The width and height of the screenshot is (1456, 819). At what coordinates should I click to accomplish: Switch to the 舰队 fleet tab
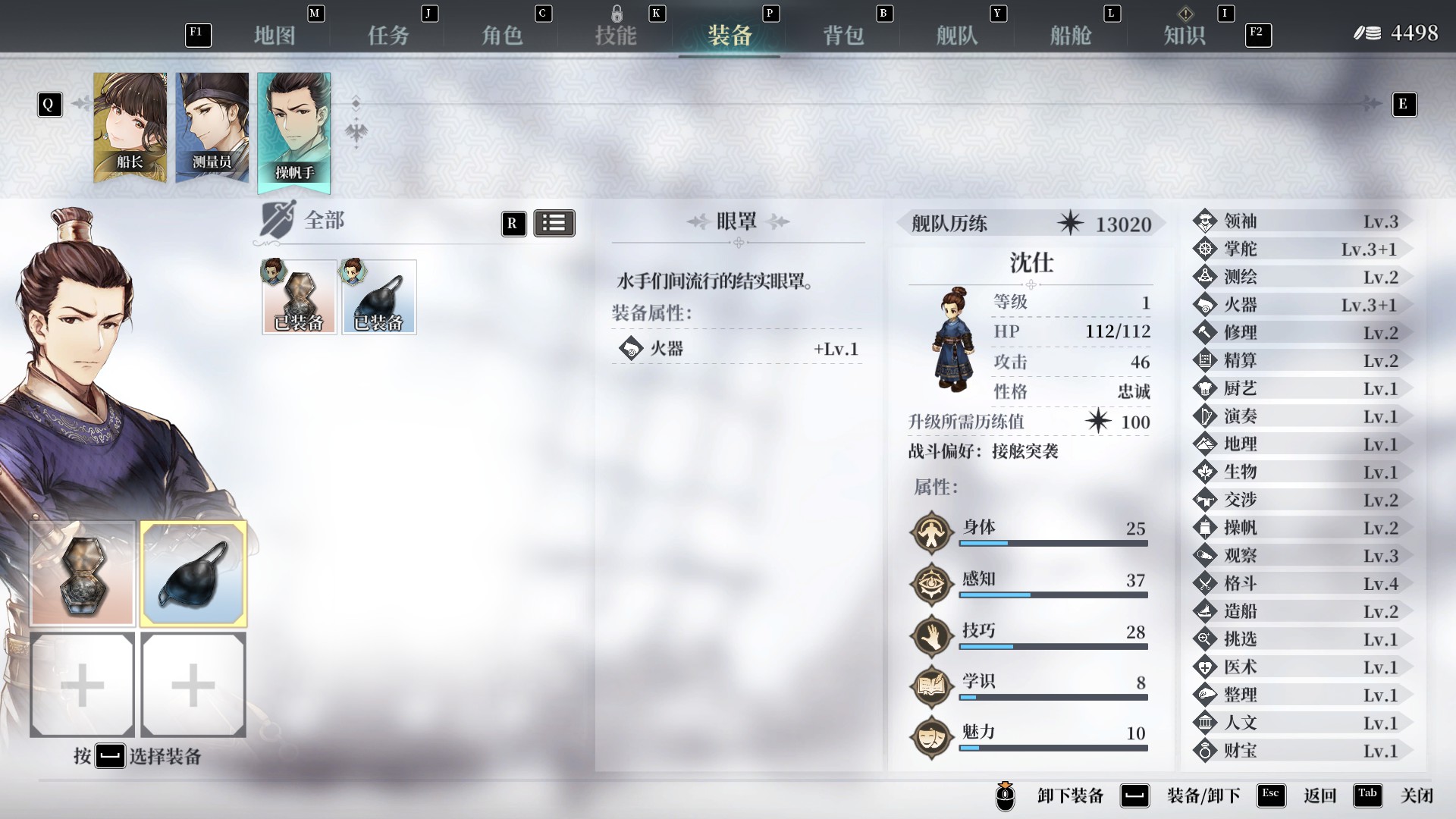pyautogui.click(x=955, y=34)
